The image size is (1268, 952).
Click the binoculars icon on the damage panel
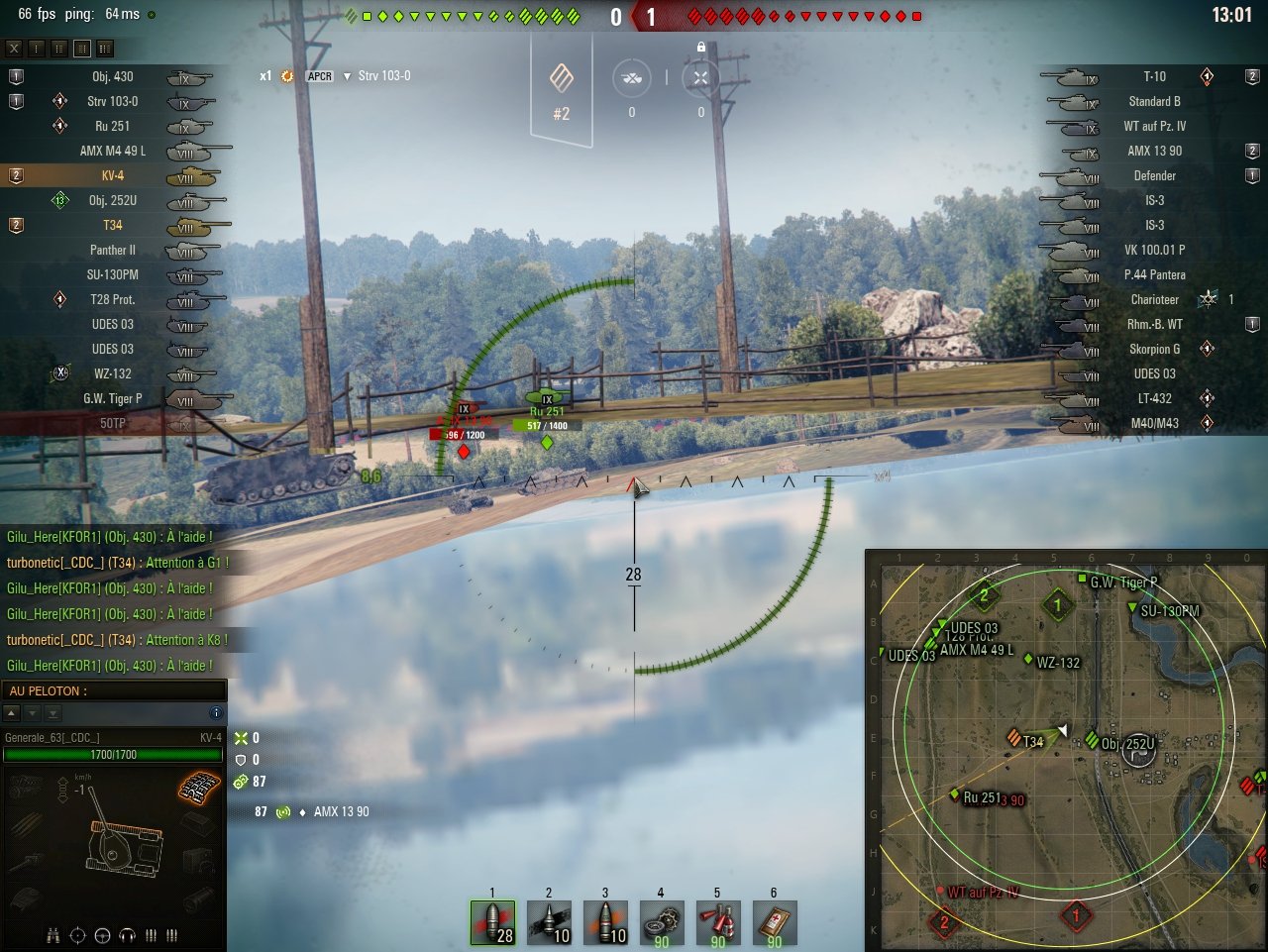click(53, 935)
